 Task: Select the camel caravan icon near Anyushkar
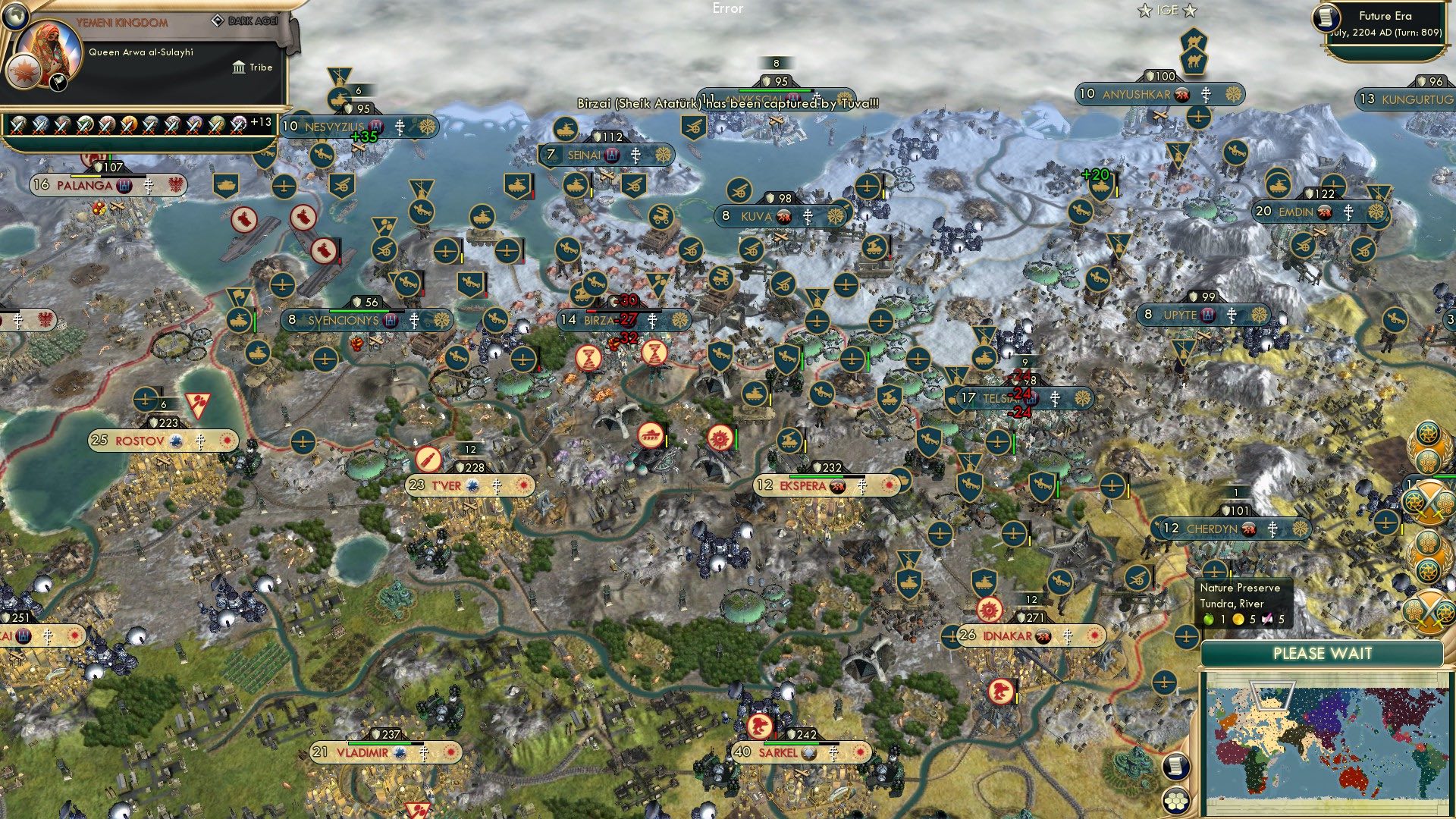click(x=1196, y=60)
